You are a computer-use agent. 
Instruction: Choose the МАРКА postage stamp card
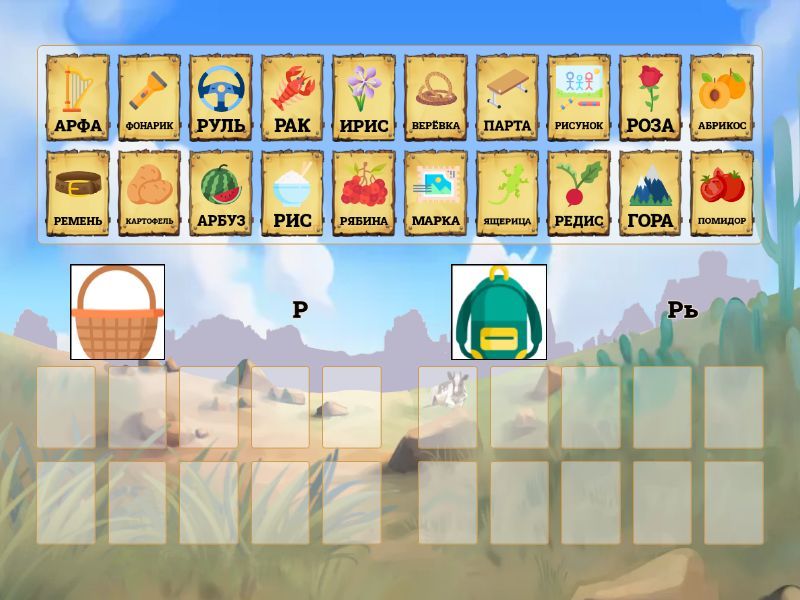pyautogui.click(x=435, y=193)
